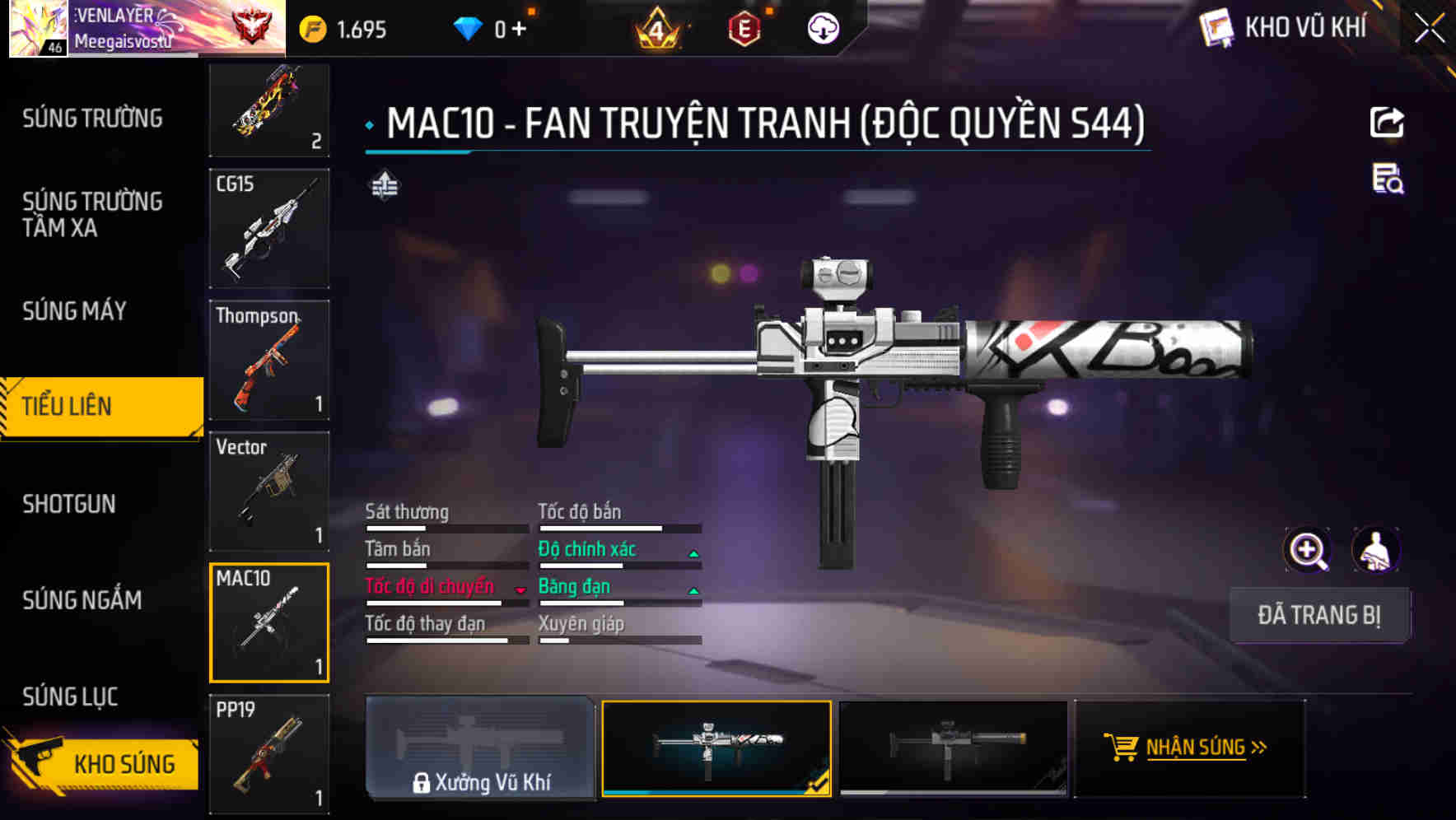1456x820 pixels.
Task: Choose the Shotgun category
Action: tap(69, 504)
